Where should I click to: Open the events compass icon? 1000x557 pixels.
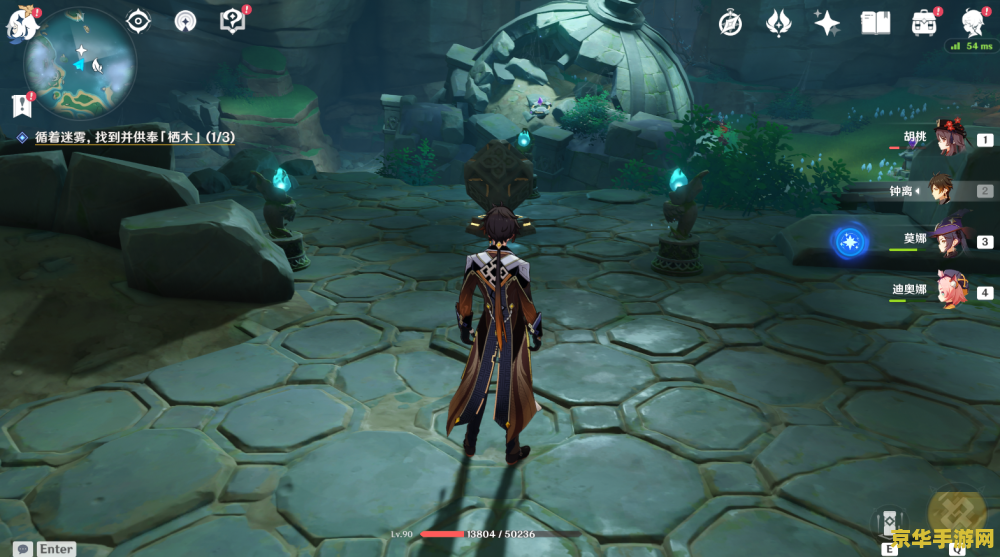pos(730,23)
